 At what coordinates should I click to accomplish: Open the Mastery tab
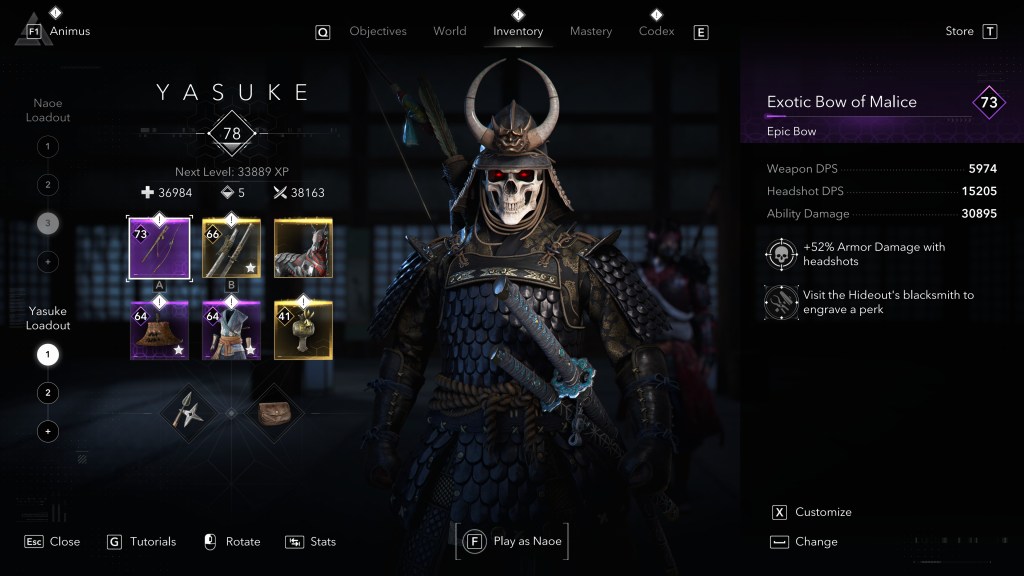pos(591,31)
